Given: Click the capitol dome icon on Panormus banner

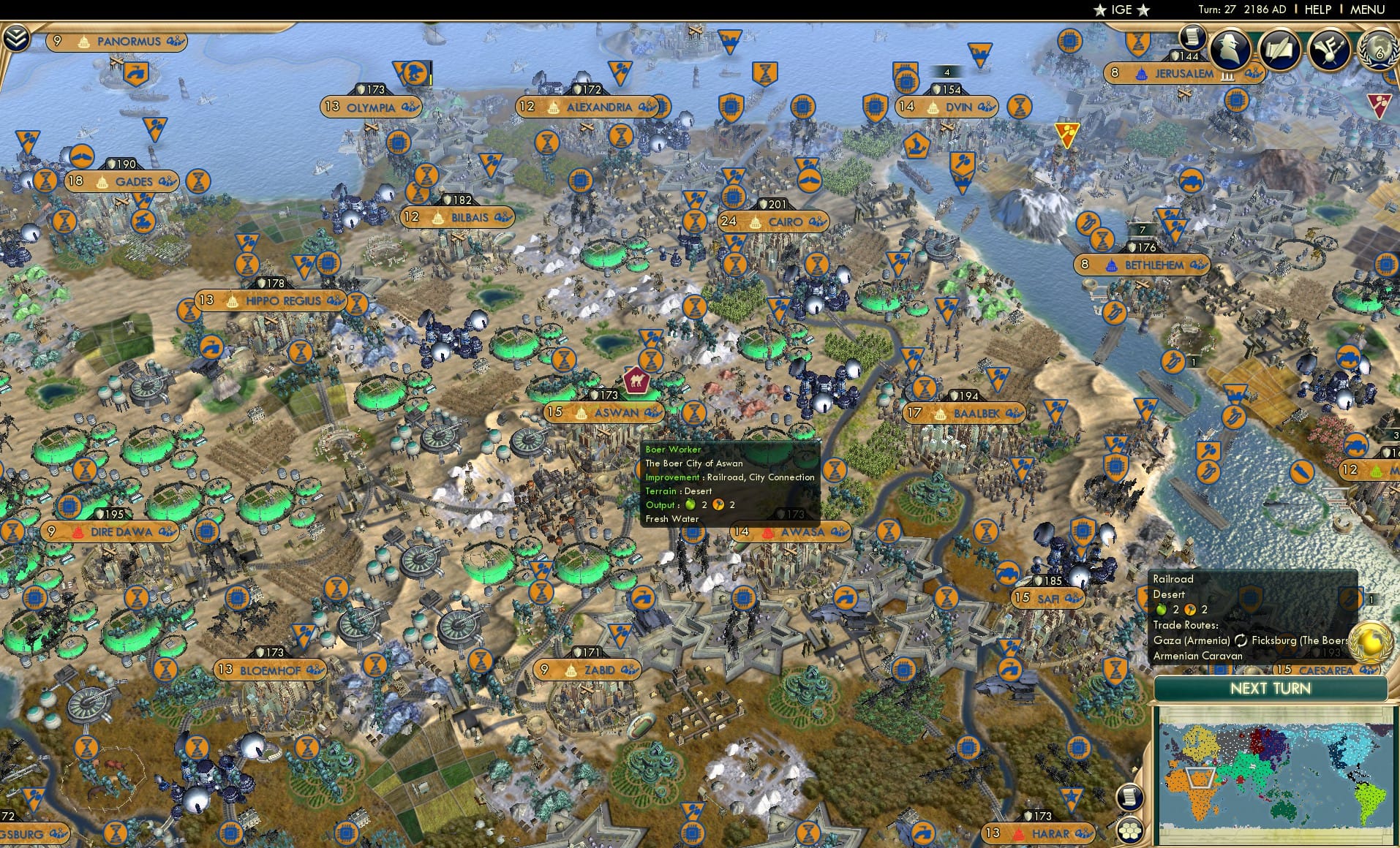Looking at the screenshot, I should point(83,41).
